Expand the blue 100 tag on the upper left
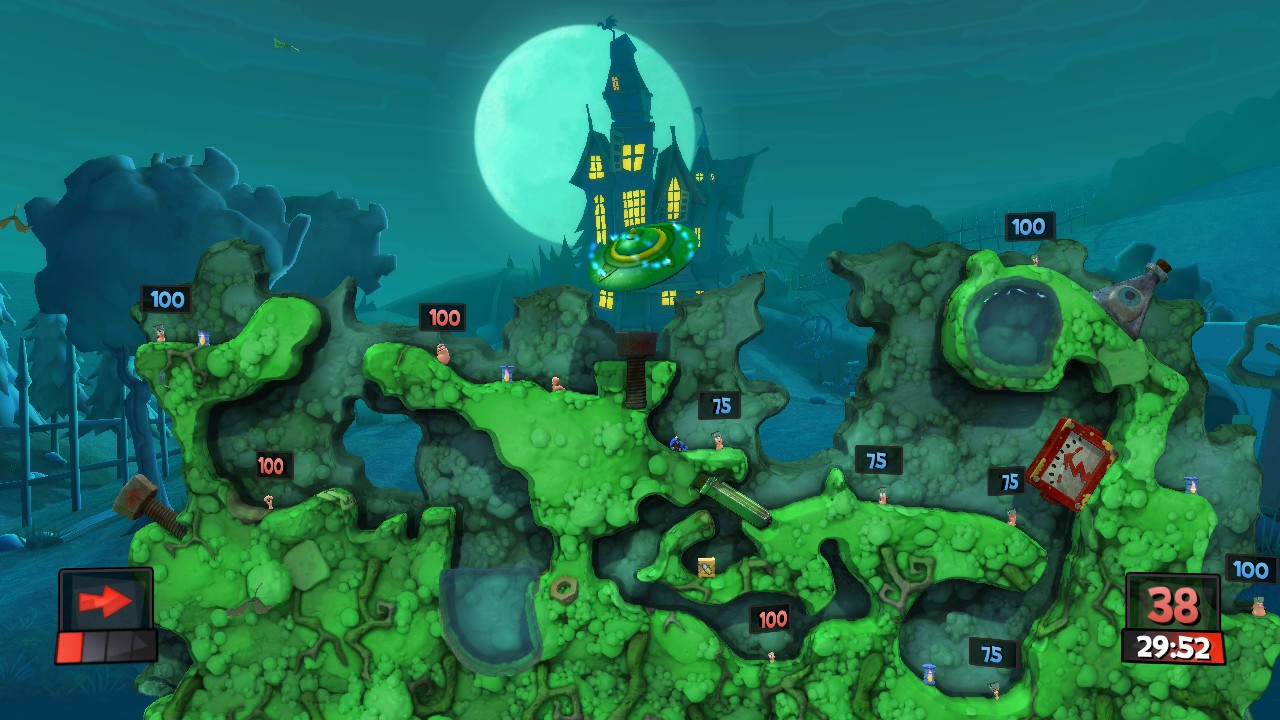The image size is (1280, 720). (x=167, y=299)
